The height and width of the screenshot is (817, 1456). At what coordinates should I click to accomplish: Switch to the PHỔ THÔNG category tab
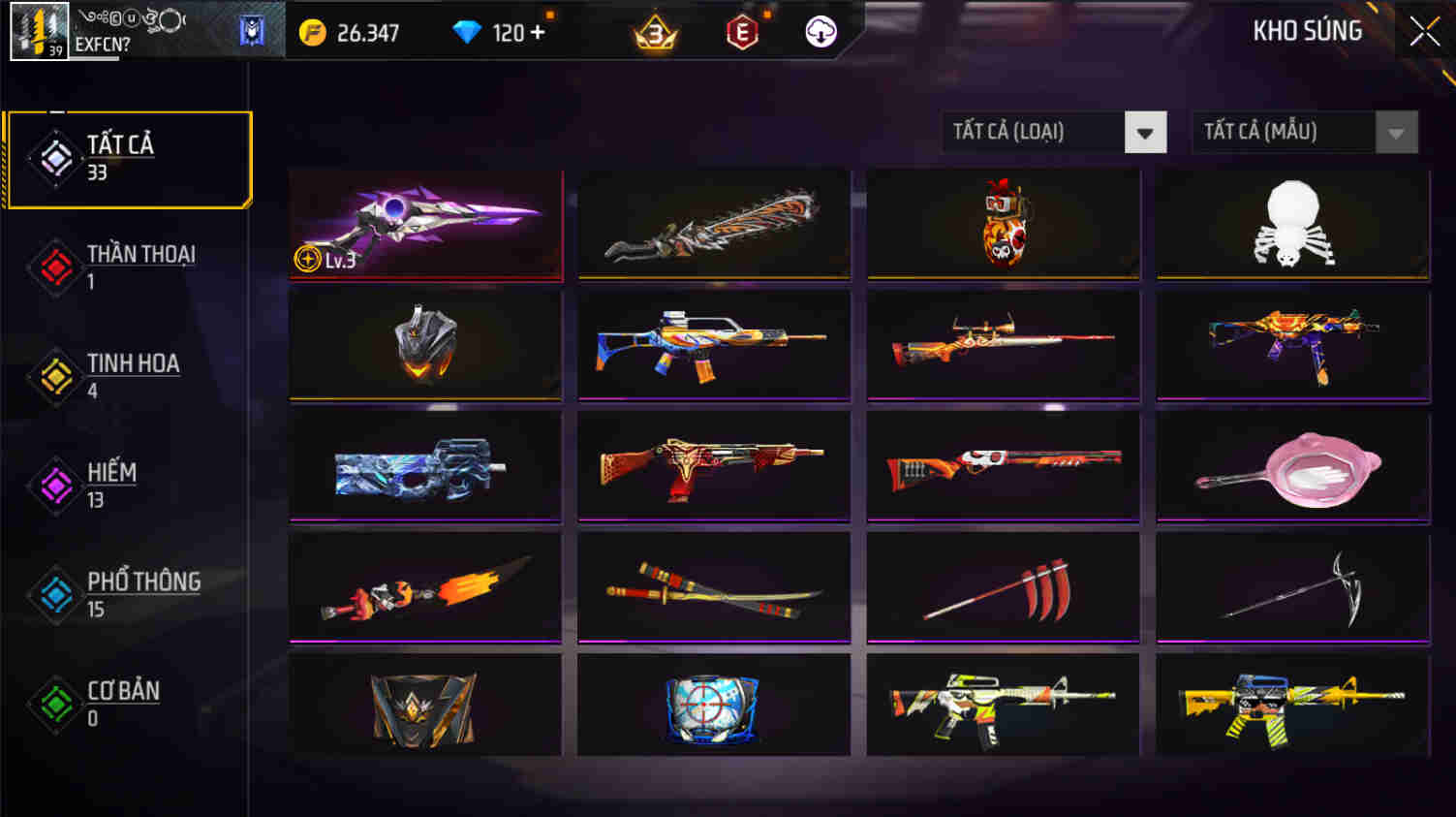pos(126,593)
